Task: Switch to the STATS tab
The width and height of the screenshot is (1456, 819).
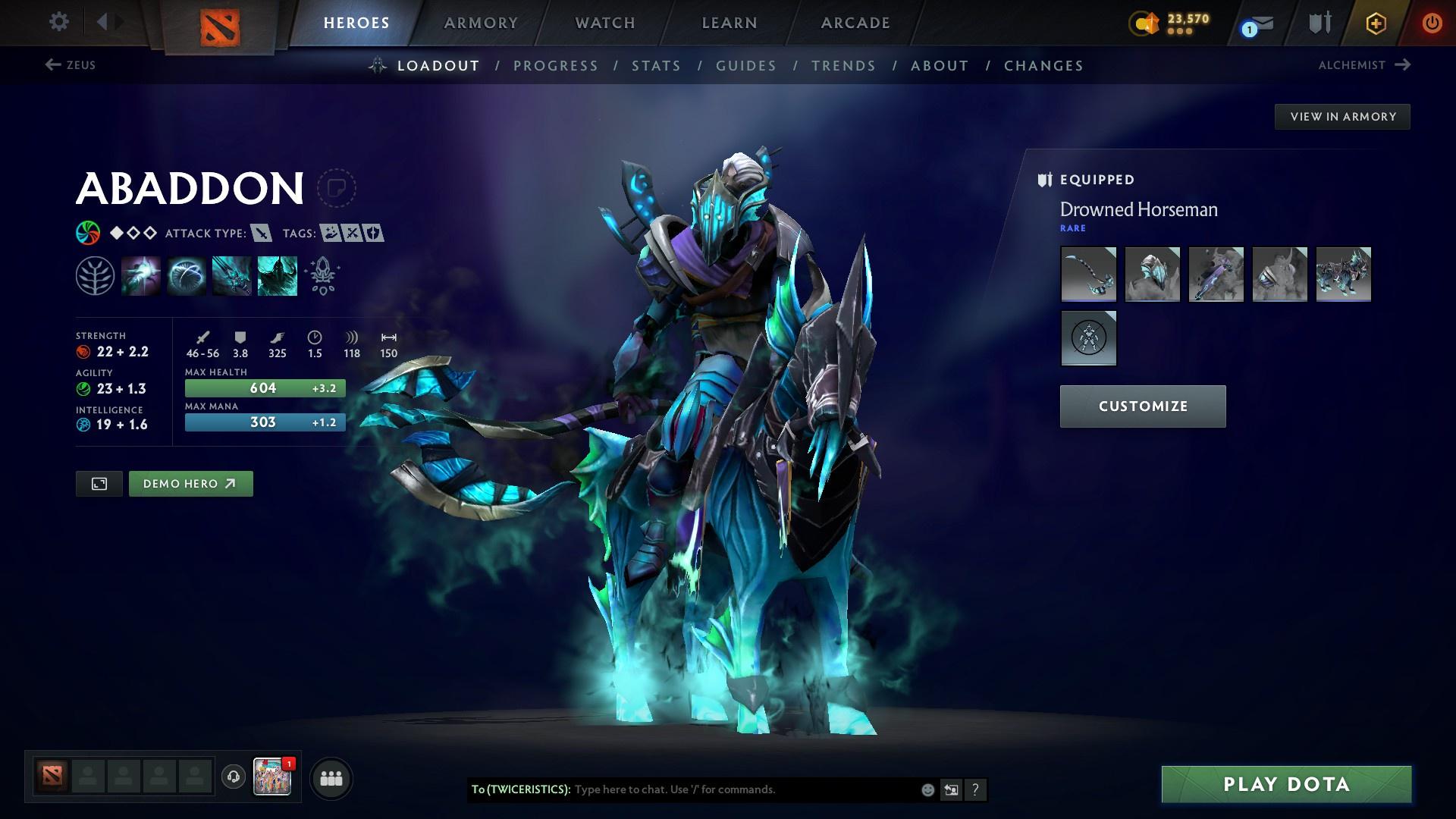Action: coord(657,66)
